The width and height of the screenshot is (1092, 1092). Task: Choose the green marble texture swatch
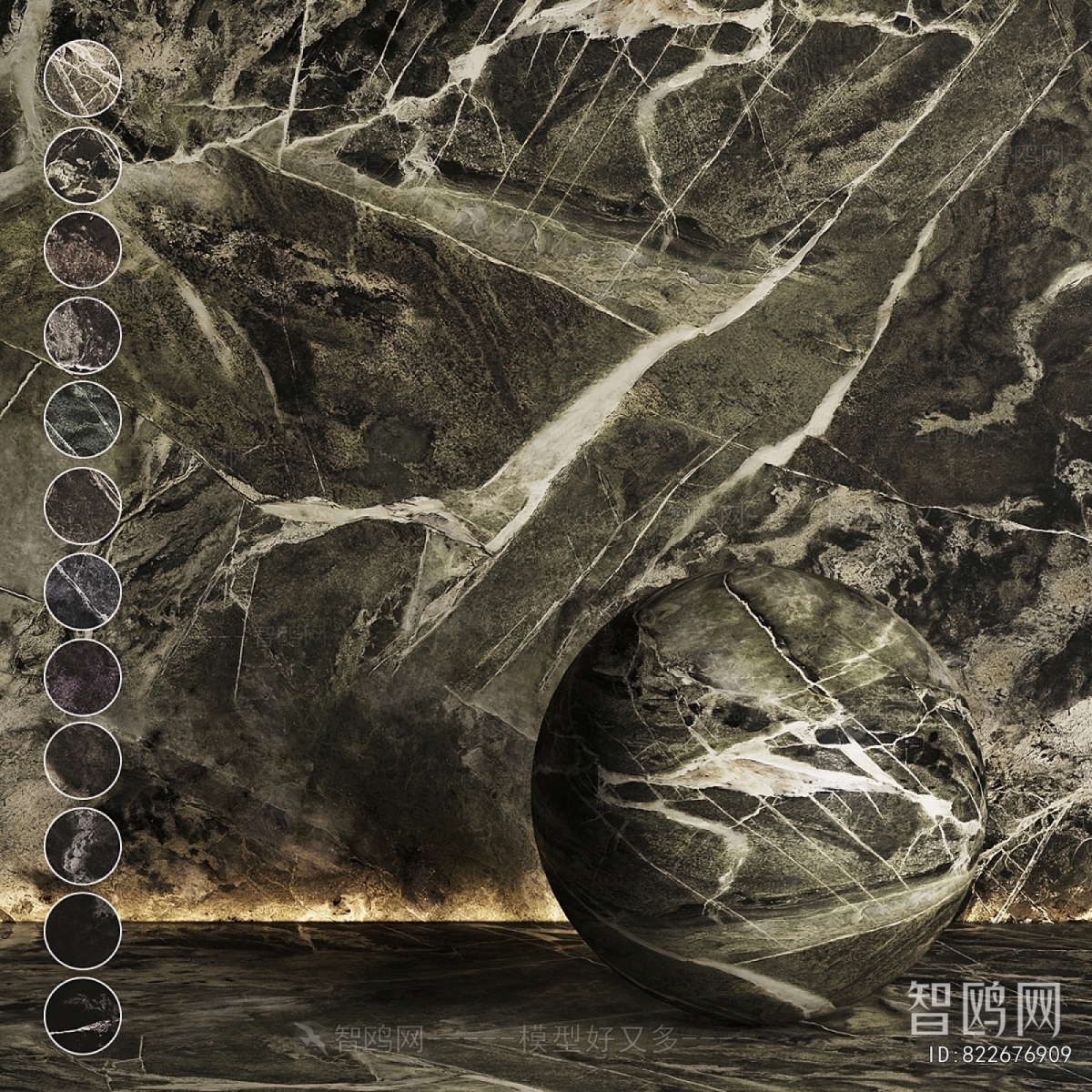[x=82, y=420]
